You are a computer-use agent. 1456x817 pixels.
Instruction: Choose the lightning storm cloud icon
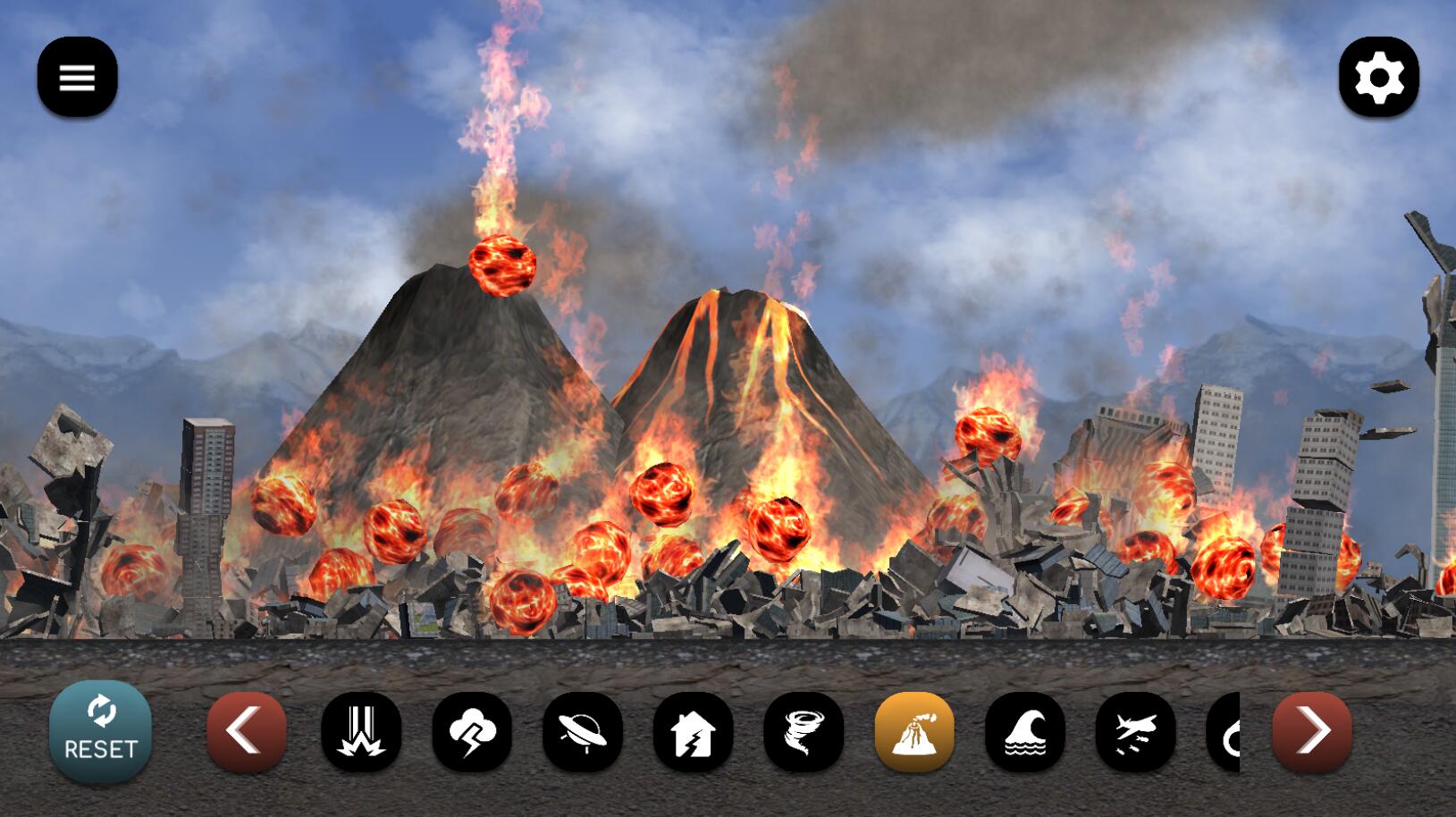[472, 731]
